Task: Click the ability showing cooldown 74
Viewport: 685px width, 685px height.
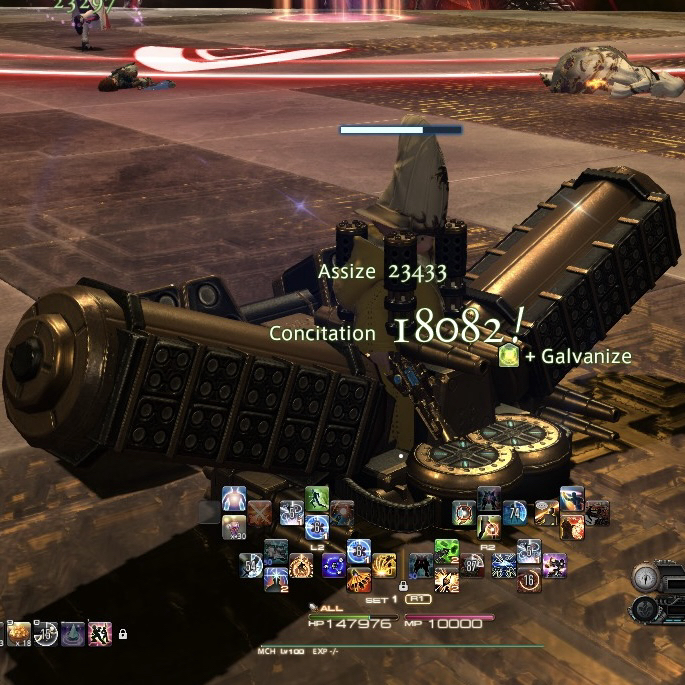Action: tap(515, 512)
